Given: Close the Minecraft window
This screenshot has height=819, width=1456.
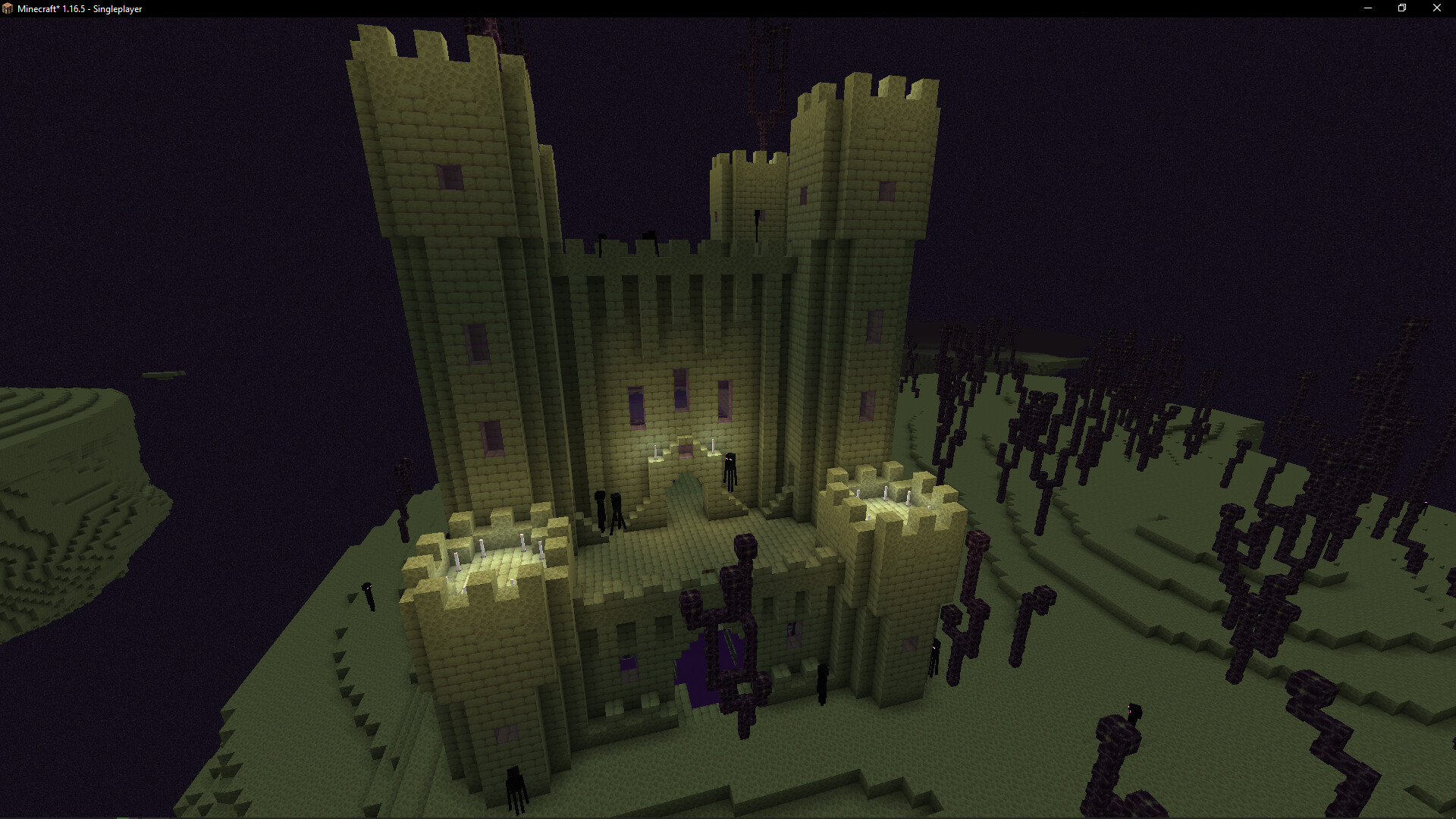Looking at the screenshot, I should pos(1436,8).
